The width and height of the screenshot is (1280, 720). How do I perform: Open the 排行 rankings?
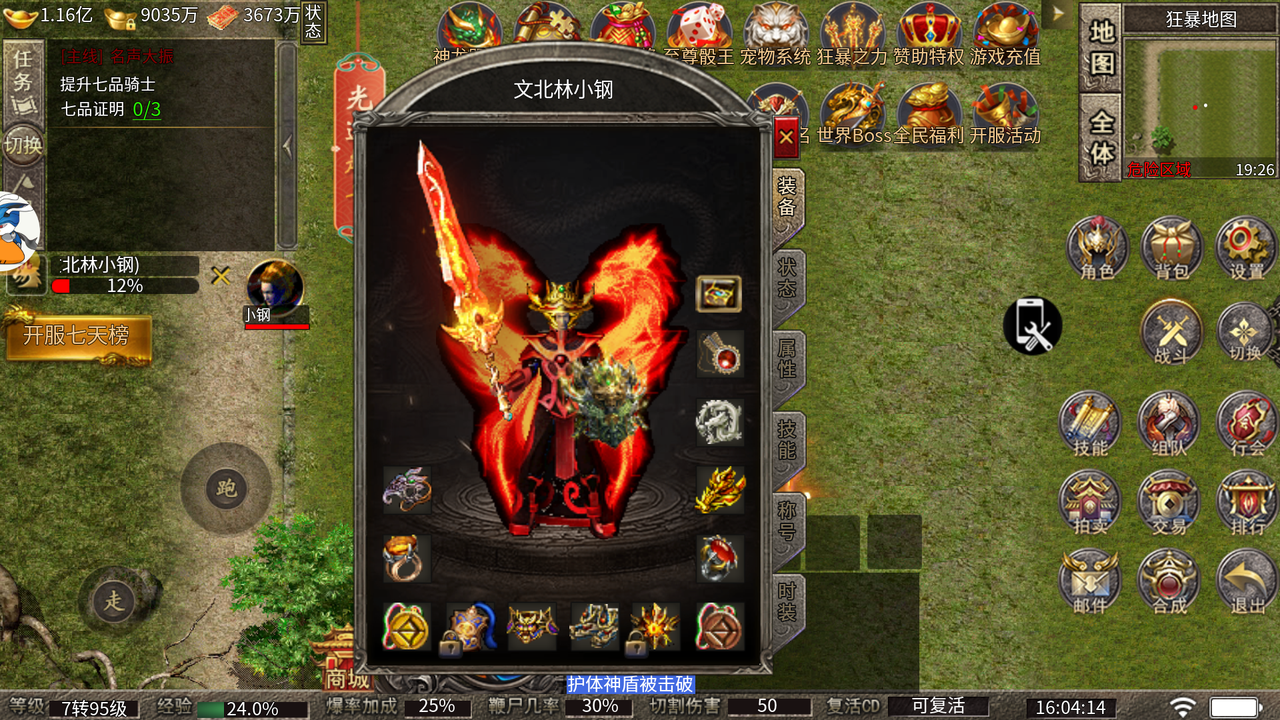pyautogui.click(x=1247, y=502)
